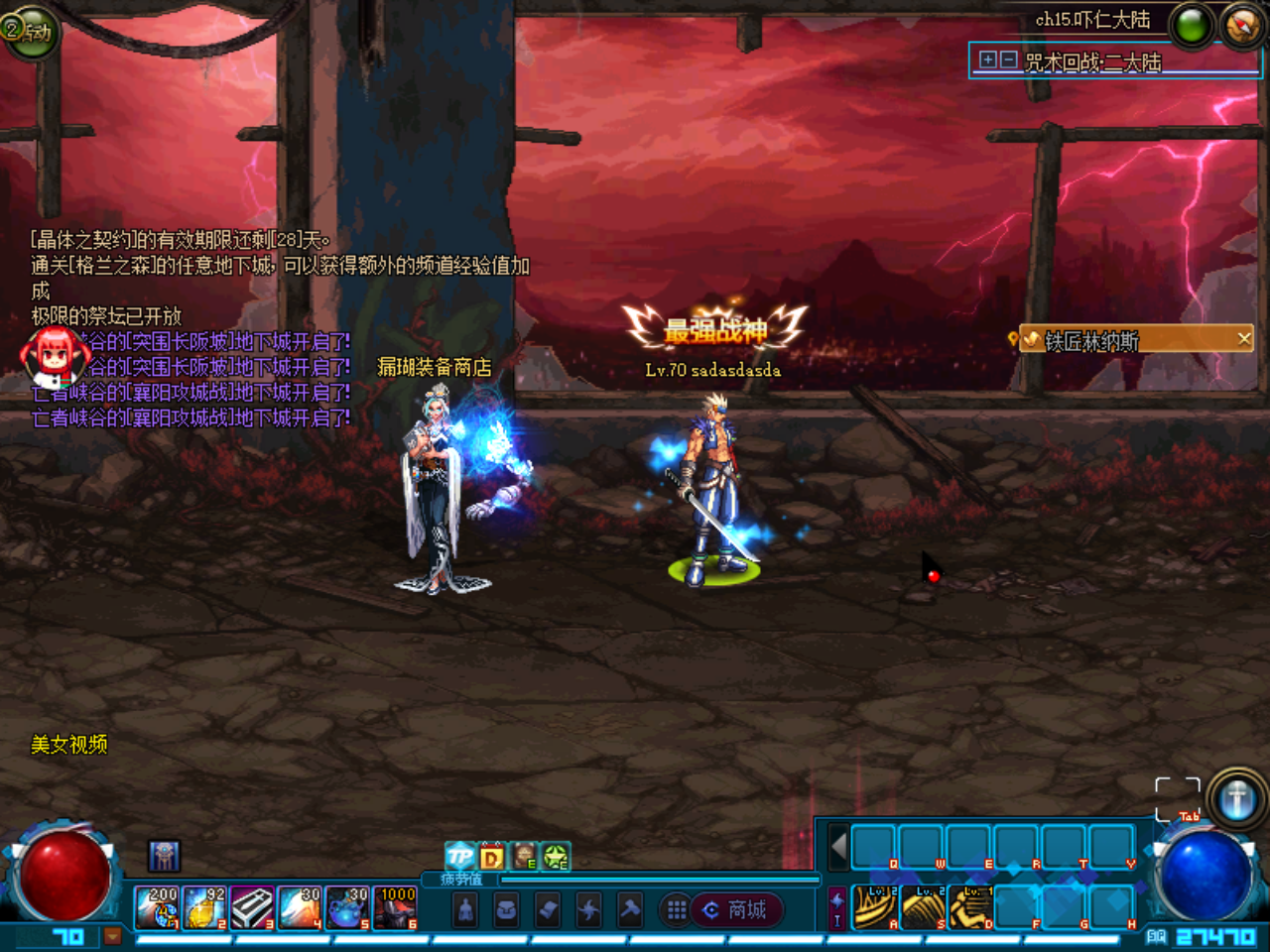Viewport: 1270px width, 952px height.
Task: Open the daily calendar D icon
Action: (x=492, y=856)
